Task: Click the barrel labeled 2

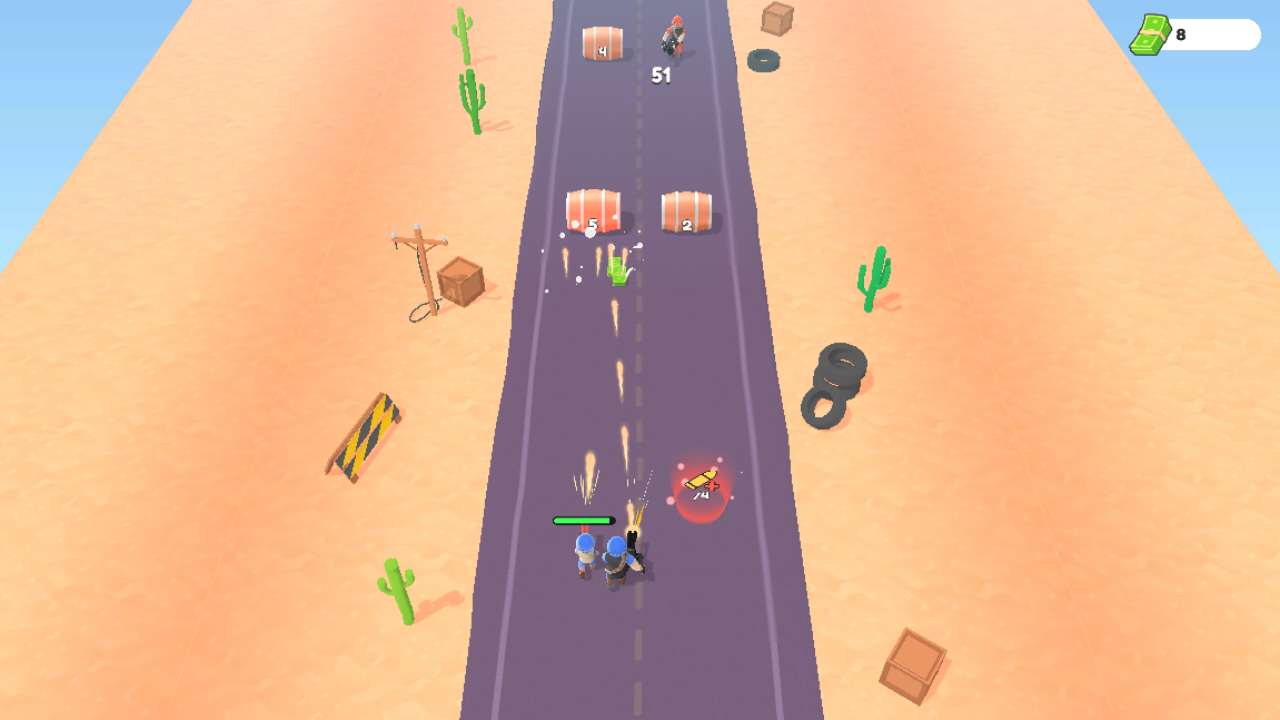Action: click(x=684, y=210)
